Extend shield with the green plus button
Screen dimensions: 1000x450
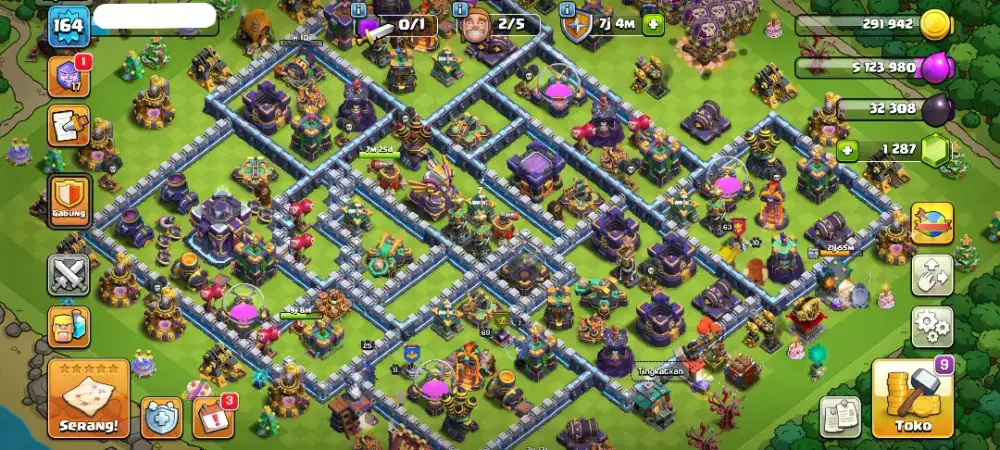point(653,25)
